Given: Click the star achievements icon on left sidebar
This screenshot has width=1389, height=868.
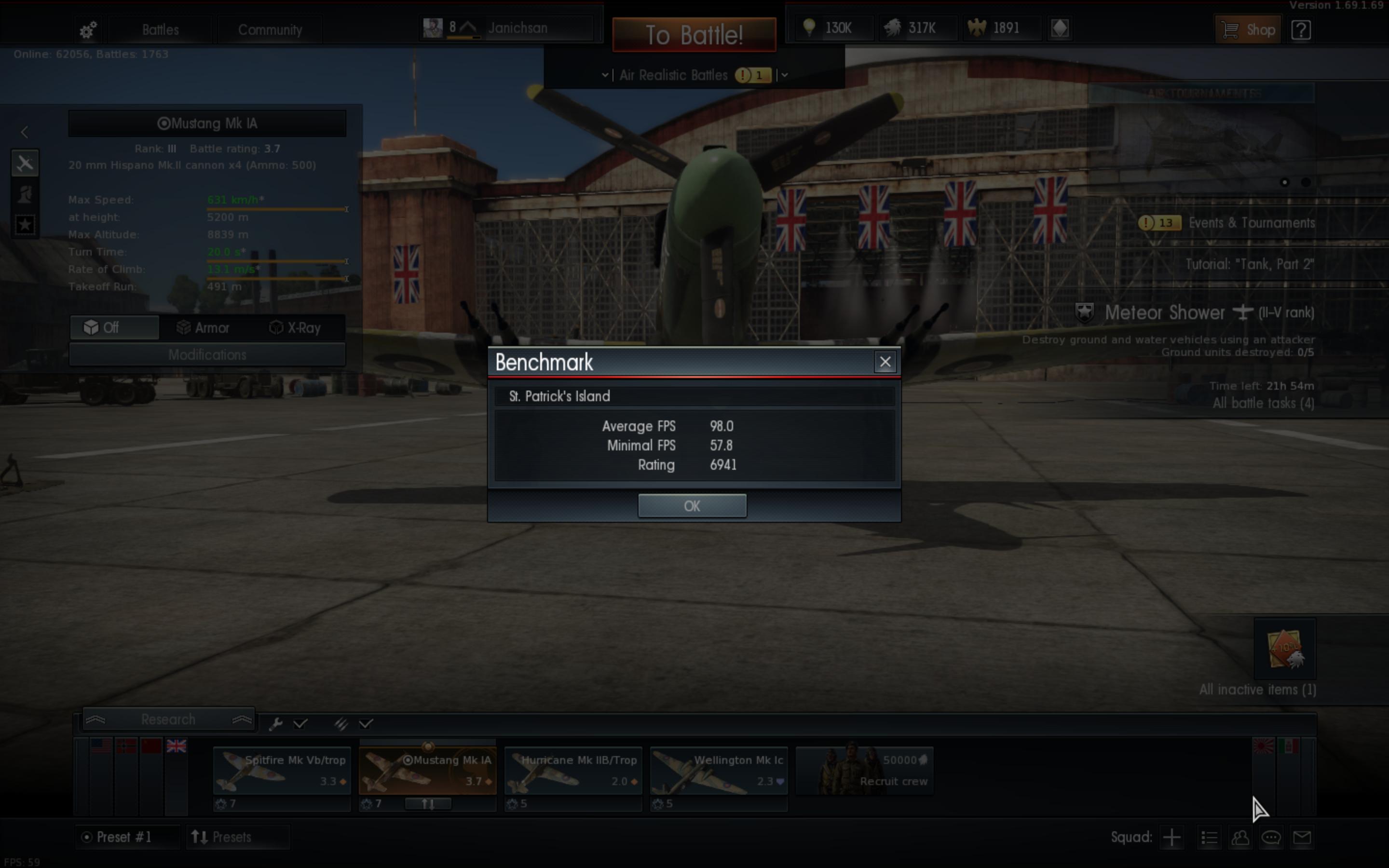Looking at the screenshot, I should [25, 225].
